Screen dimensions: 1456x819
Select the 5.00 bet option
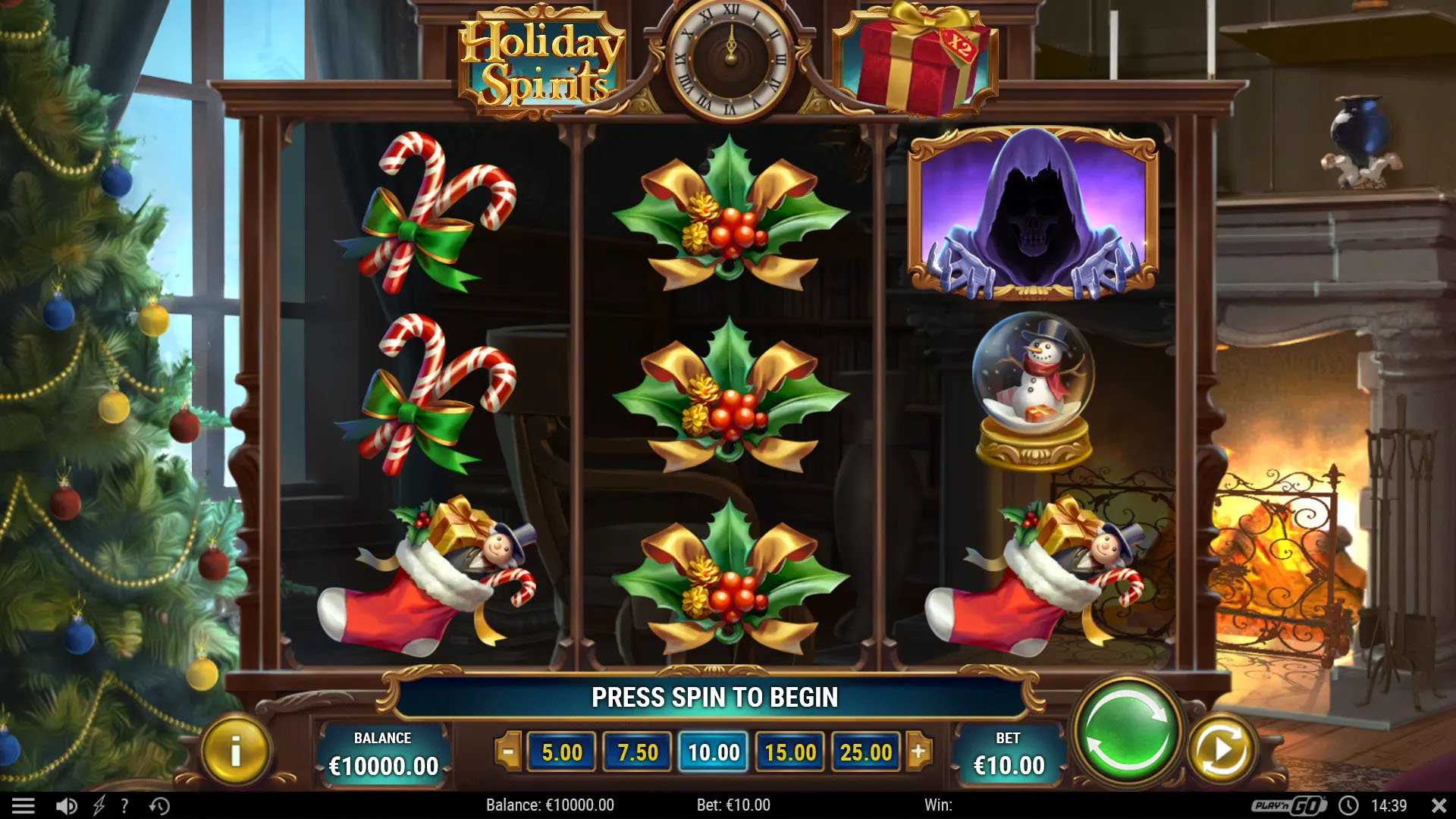coord(561,752)
